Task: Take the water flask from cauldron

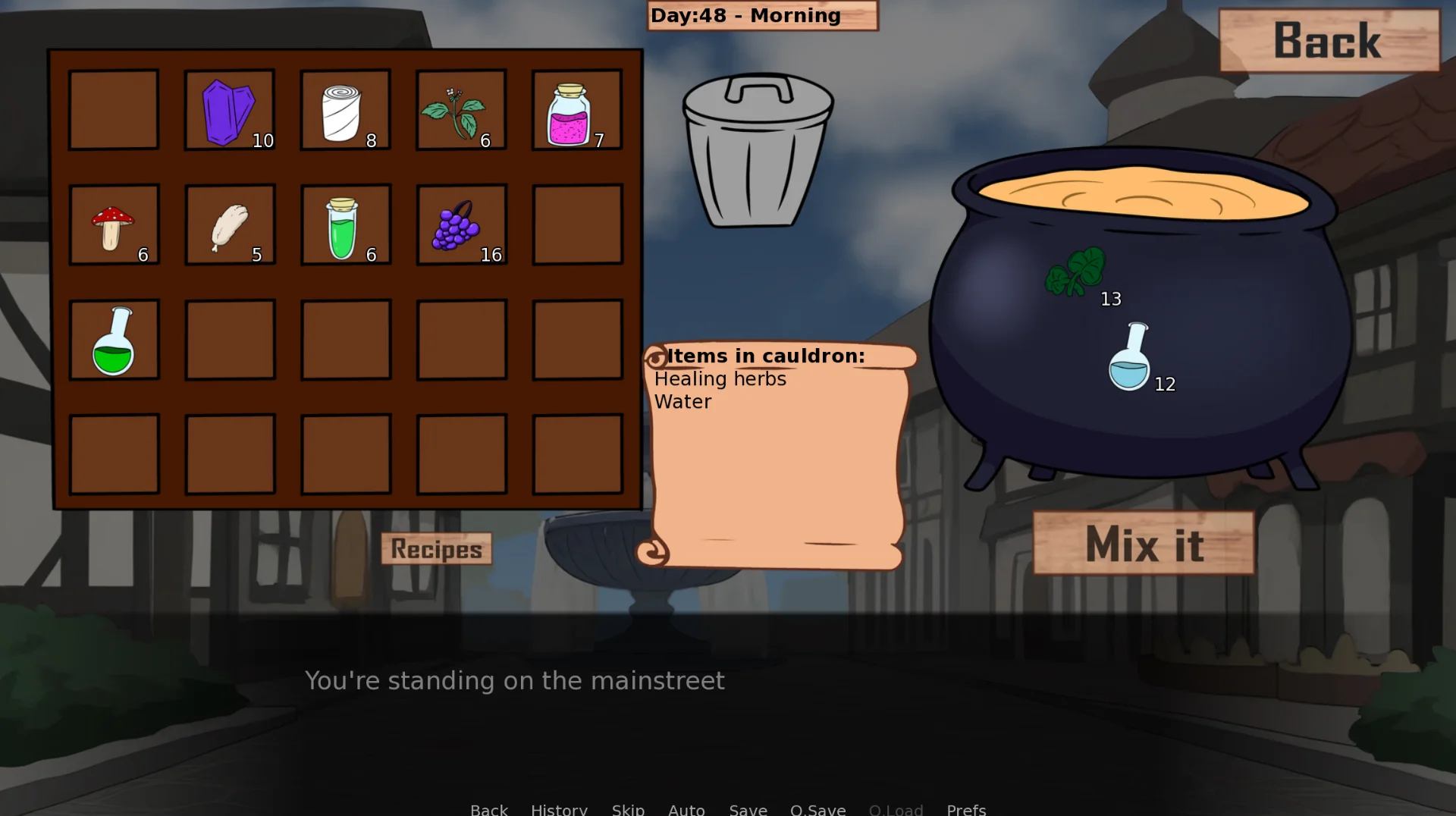Action: (1129, 357)
